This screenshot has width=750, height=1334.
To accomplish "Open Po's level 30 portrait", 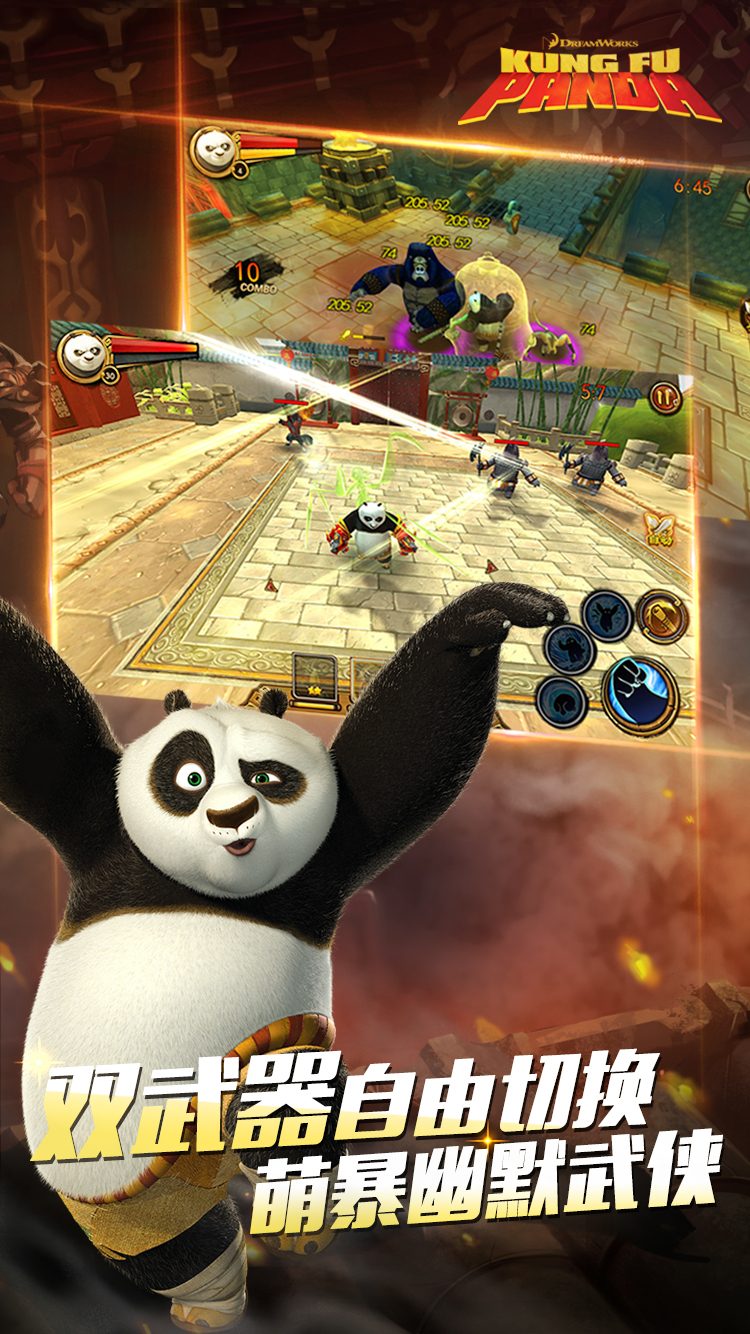I will (82, 353).
